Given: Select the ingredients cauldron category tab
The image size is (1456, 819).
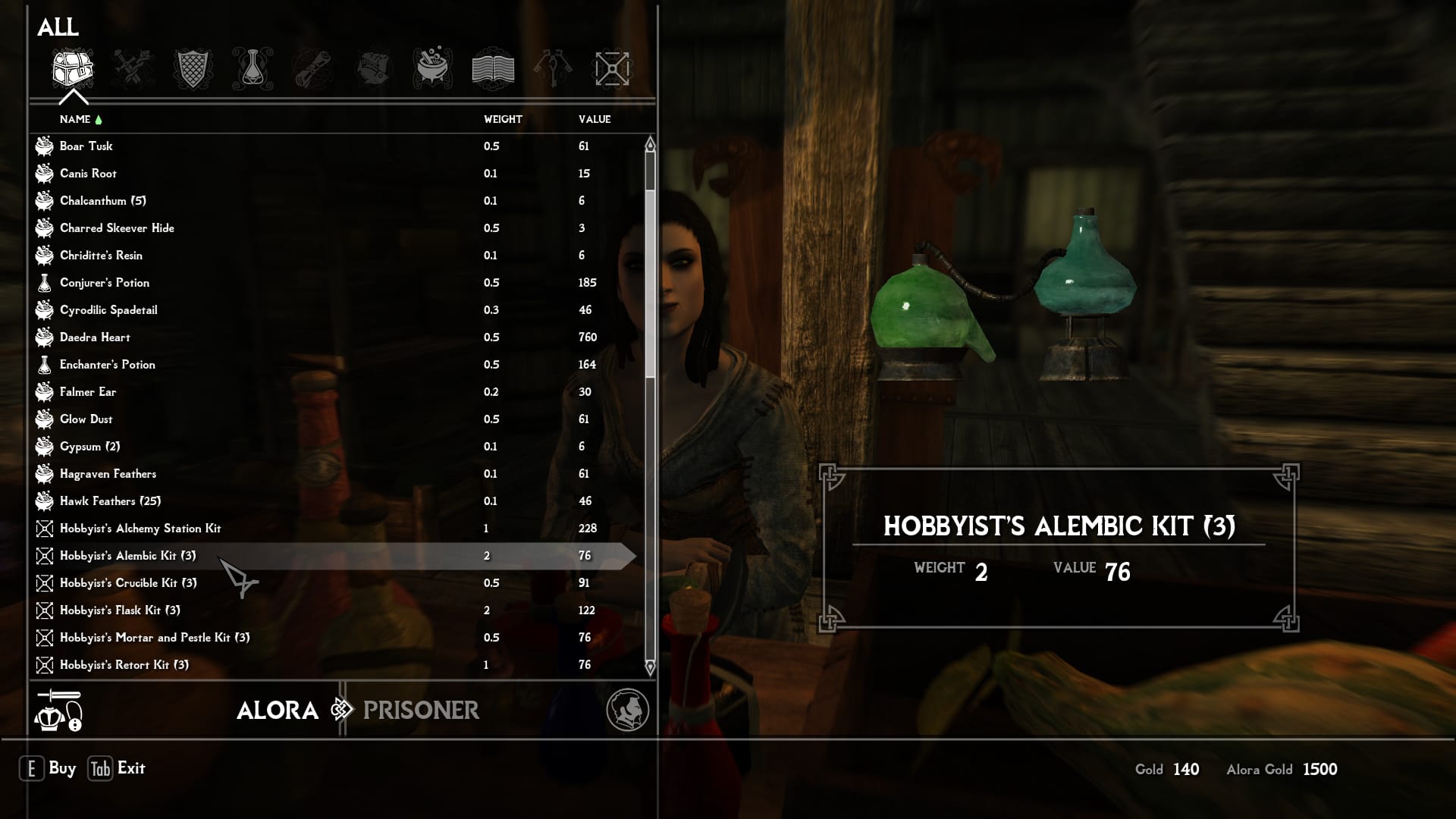Looking at the screenshot, I should point(433,69).
